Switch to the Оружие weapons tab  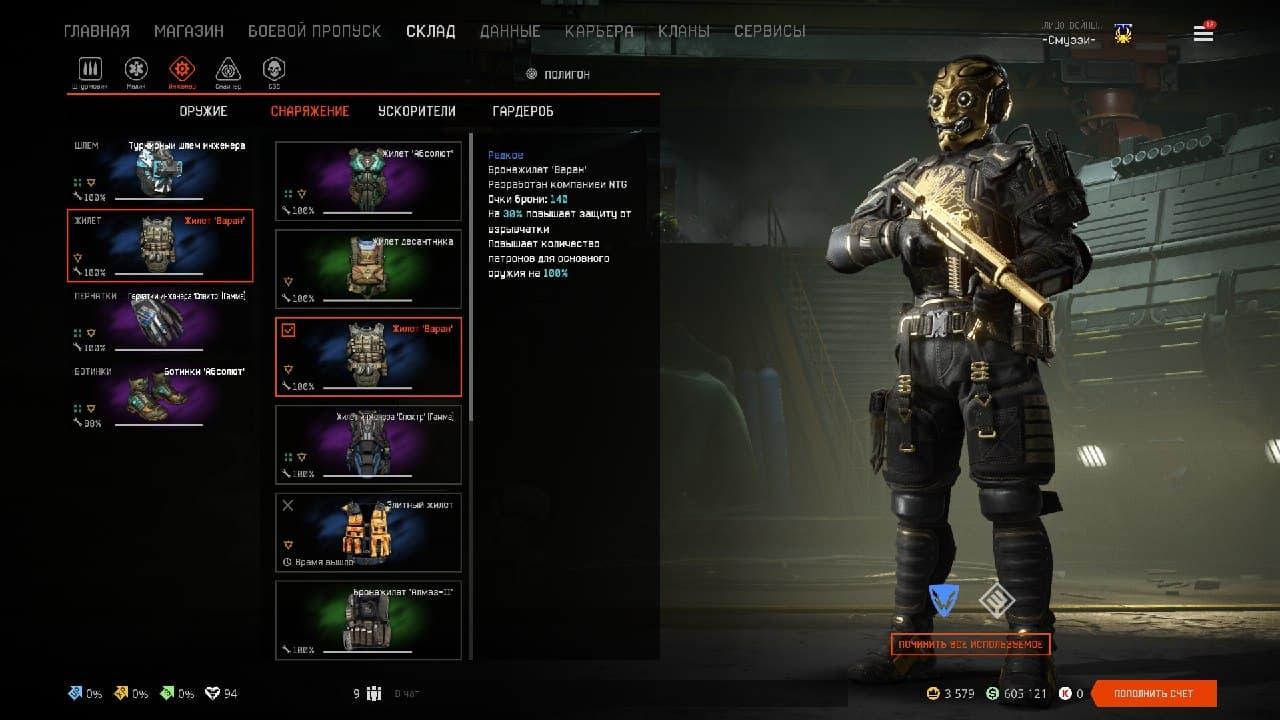pyautogui.click(x=204, y=111)
